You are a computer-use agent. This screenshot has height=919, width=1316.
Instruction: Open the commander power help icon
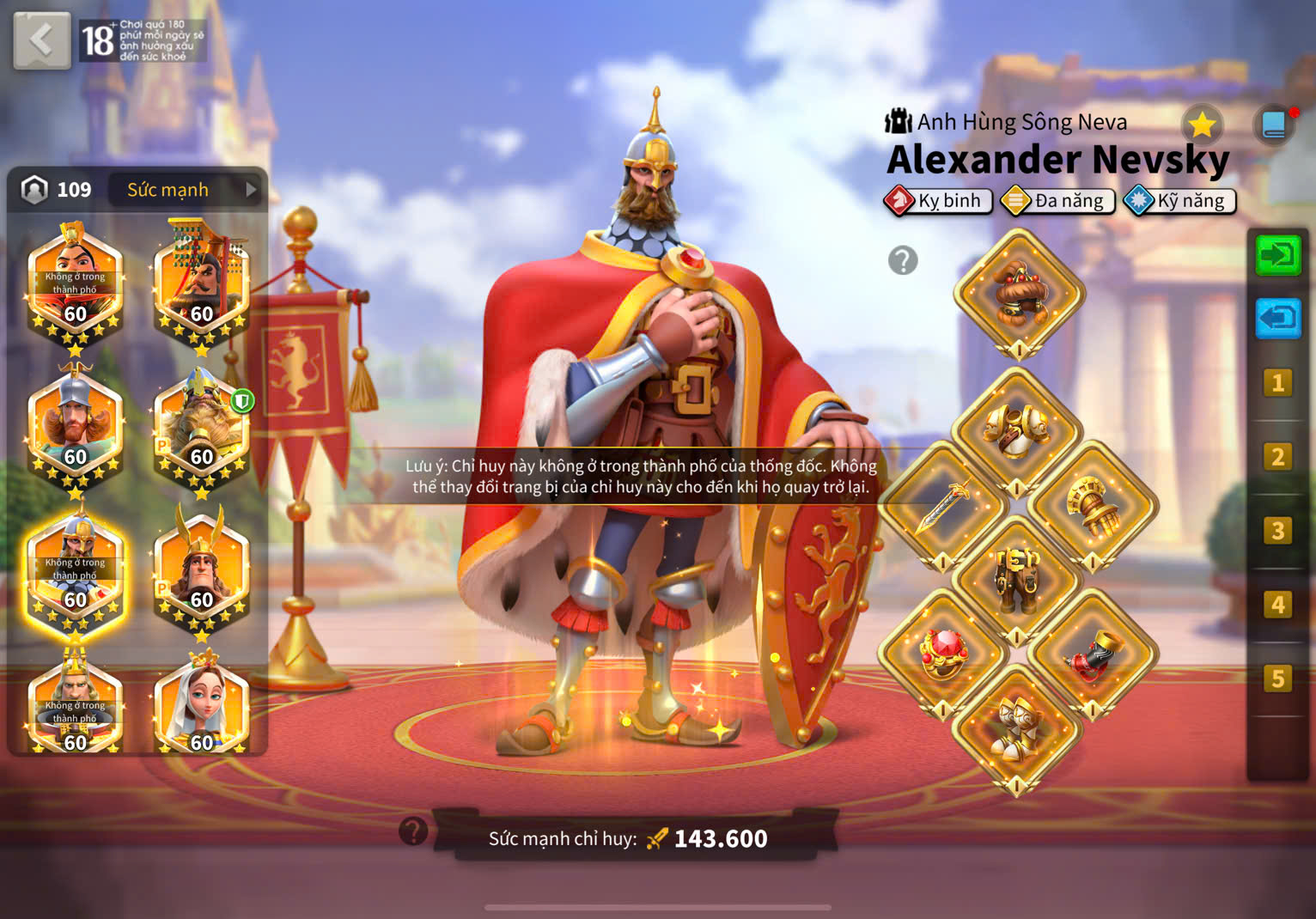(x=413, y=831)
